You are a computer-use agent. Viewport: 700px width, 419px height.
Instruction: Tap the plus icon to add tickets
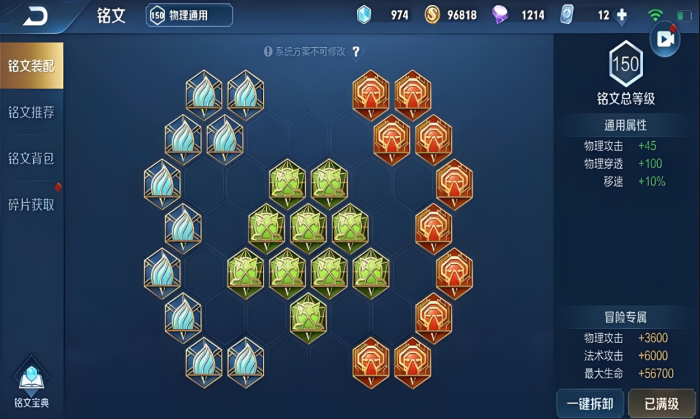(622, 15)
